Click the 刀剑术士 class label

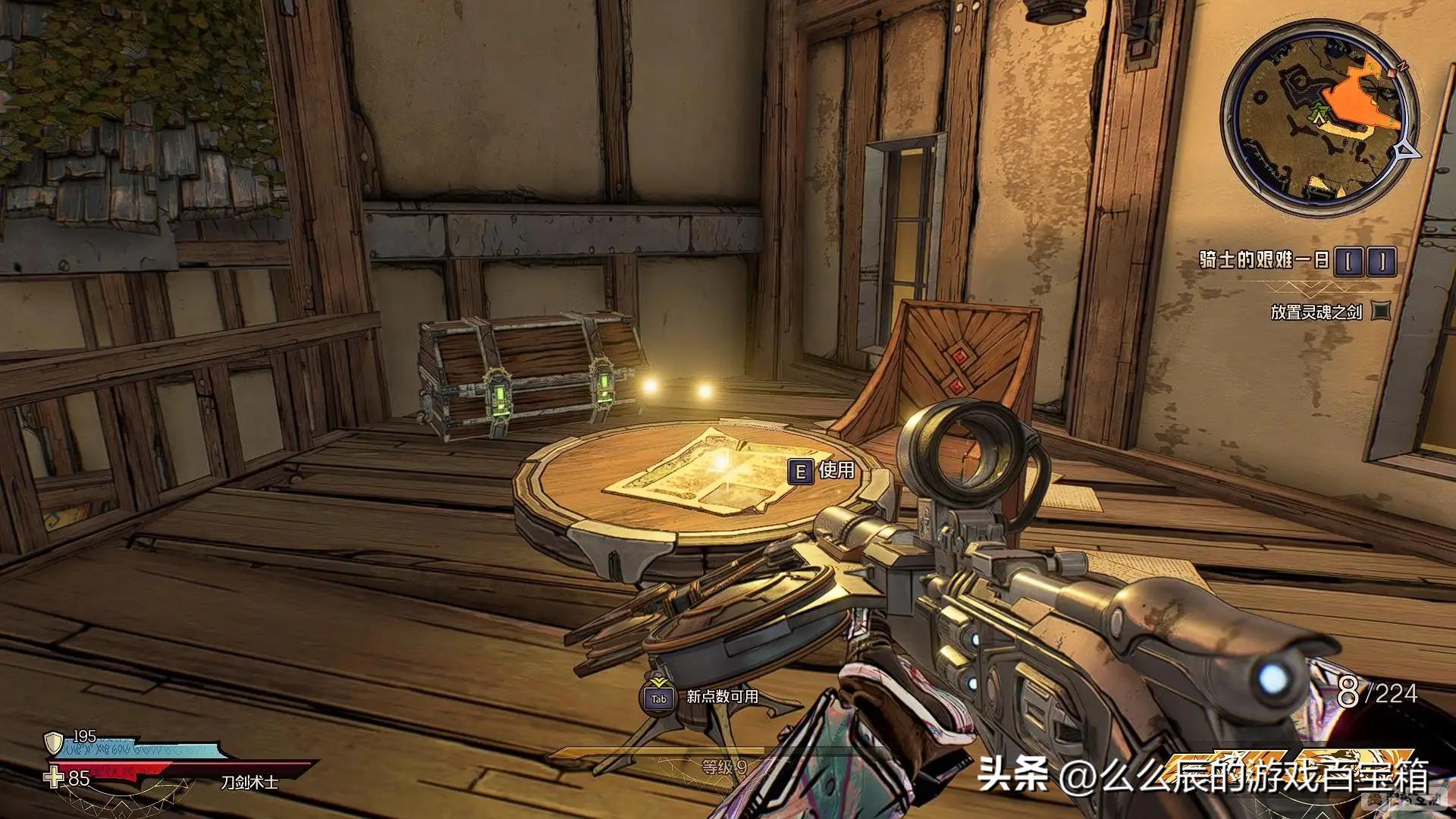249,781
